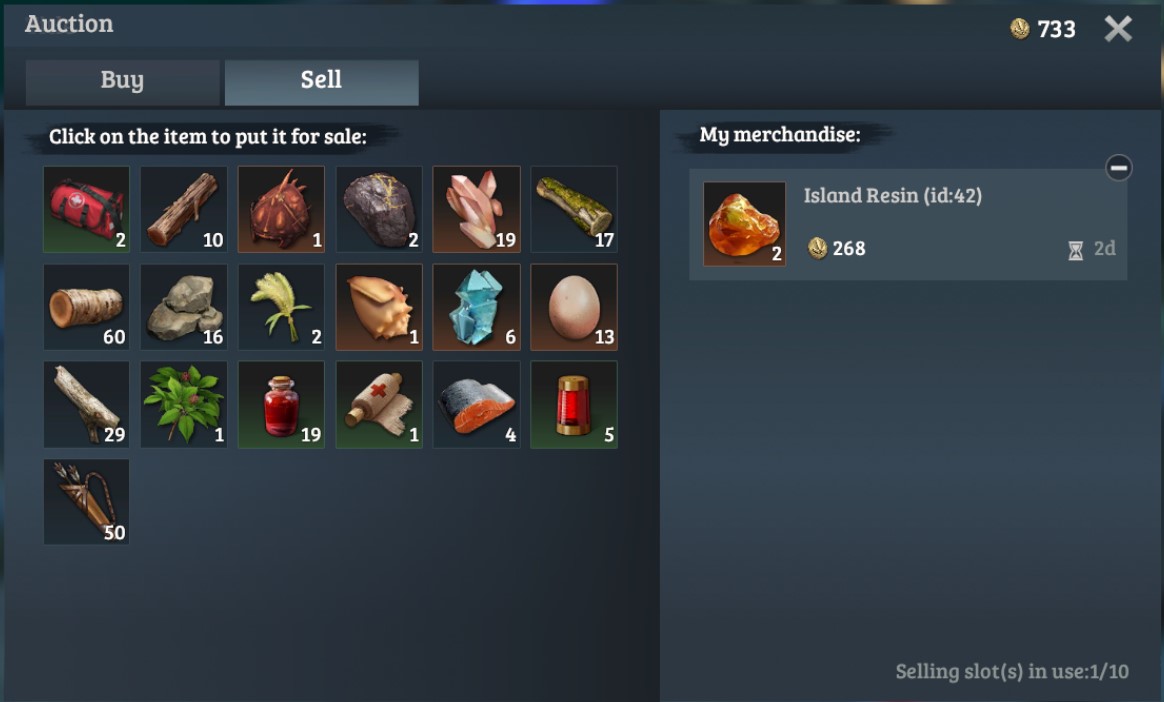Choose the spiky red seed pod item

click(281, 209)
